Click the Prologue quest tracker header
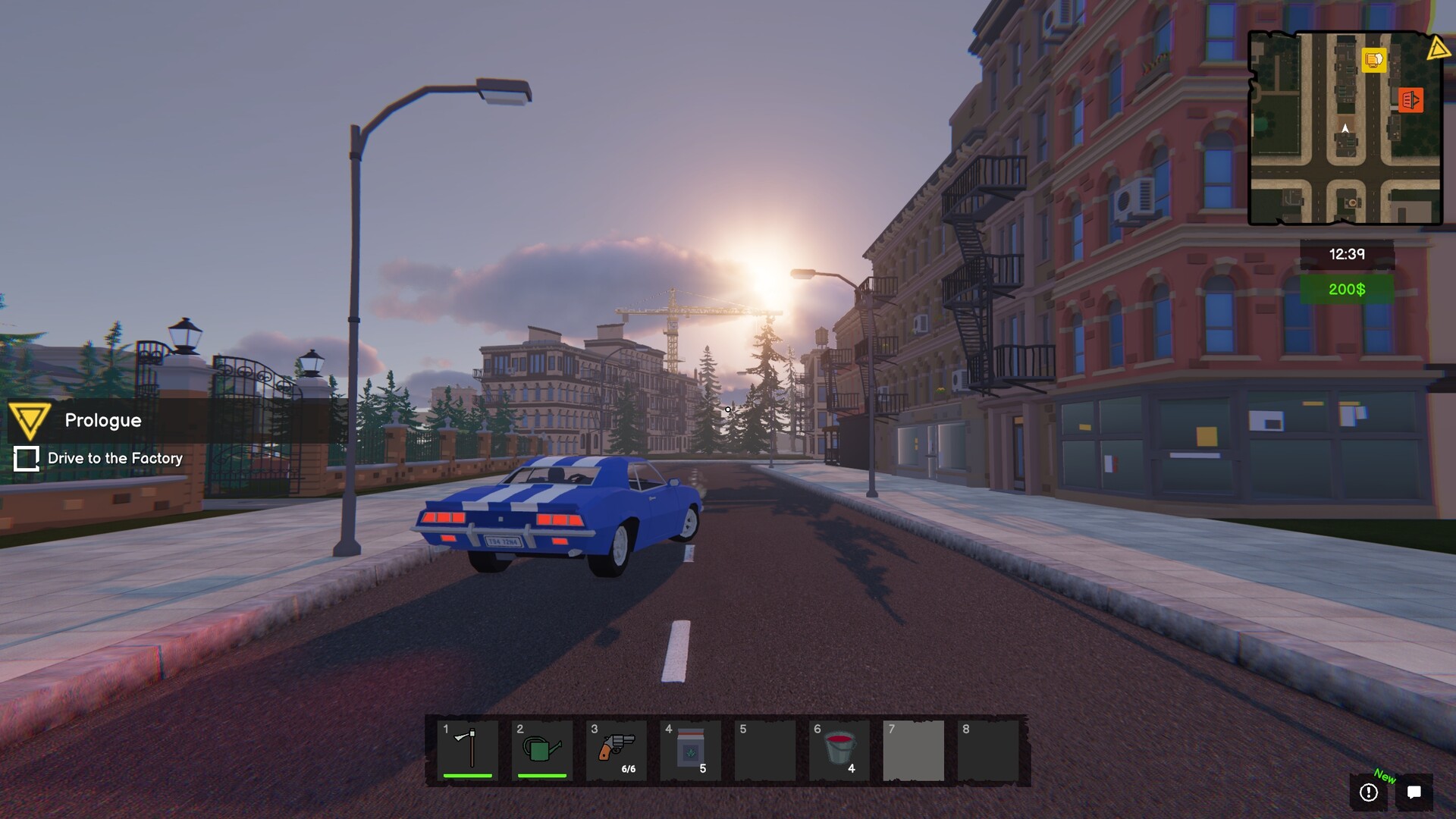This screenshot has width=1456, height=819. [x=103, y=420]
